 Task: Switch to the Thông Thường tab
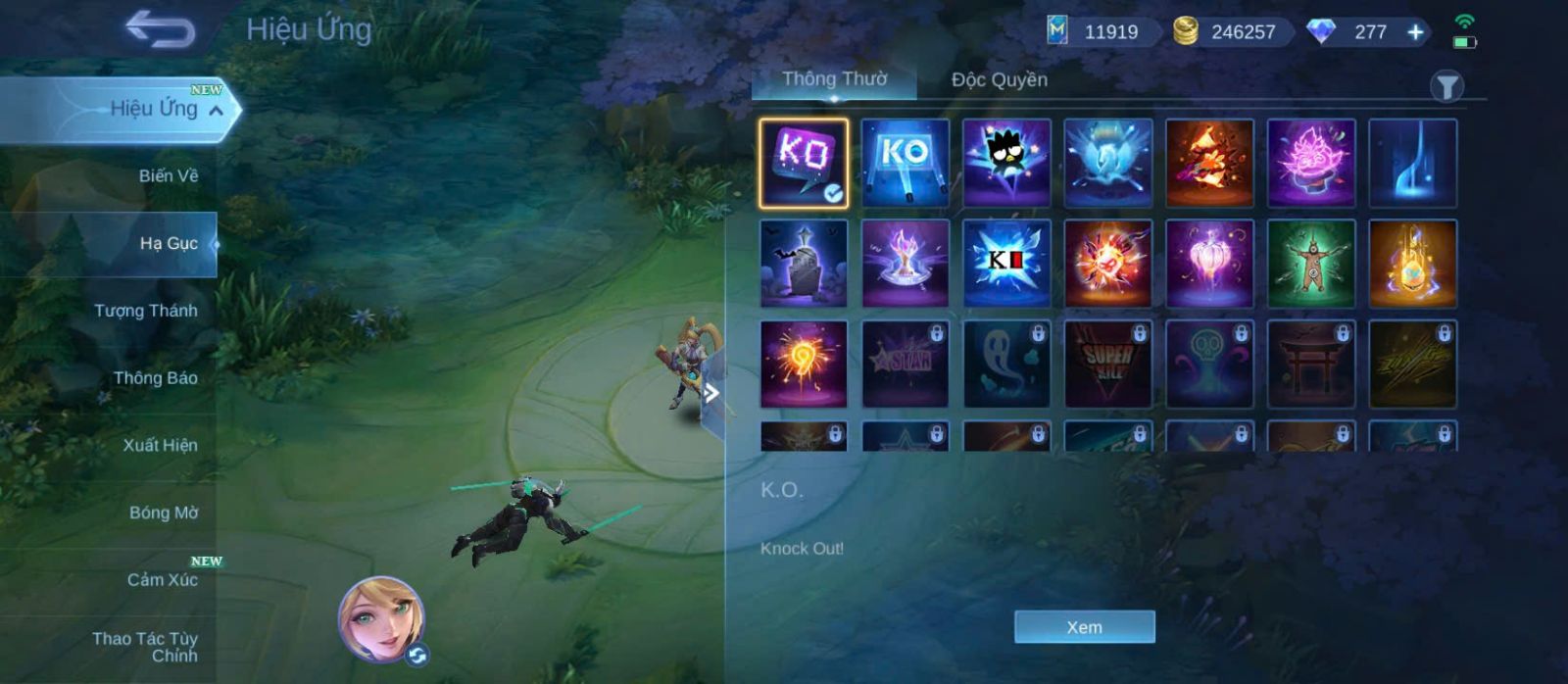coord(834,79)
